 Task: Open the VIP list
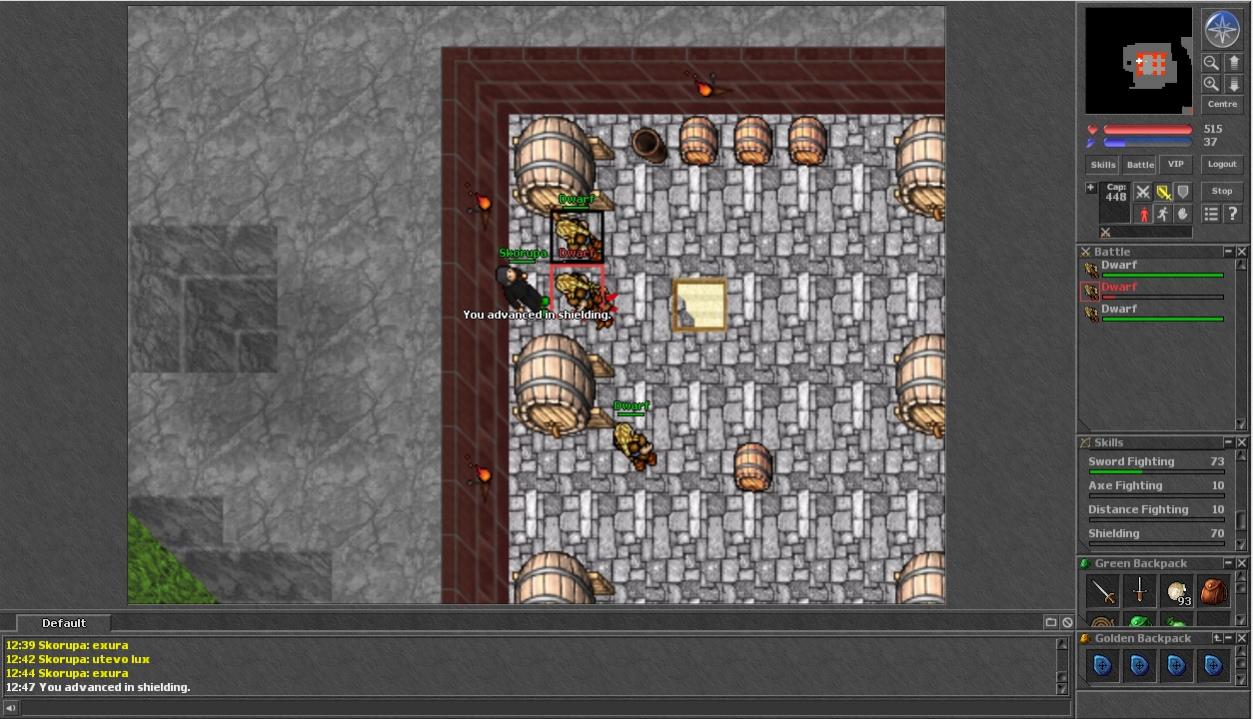coord(1176,165)
